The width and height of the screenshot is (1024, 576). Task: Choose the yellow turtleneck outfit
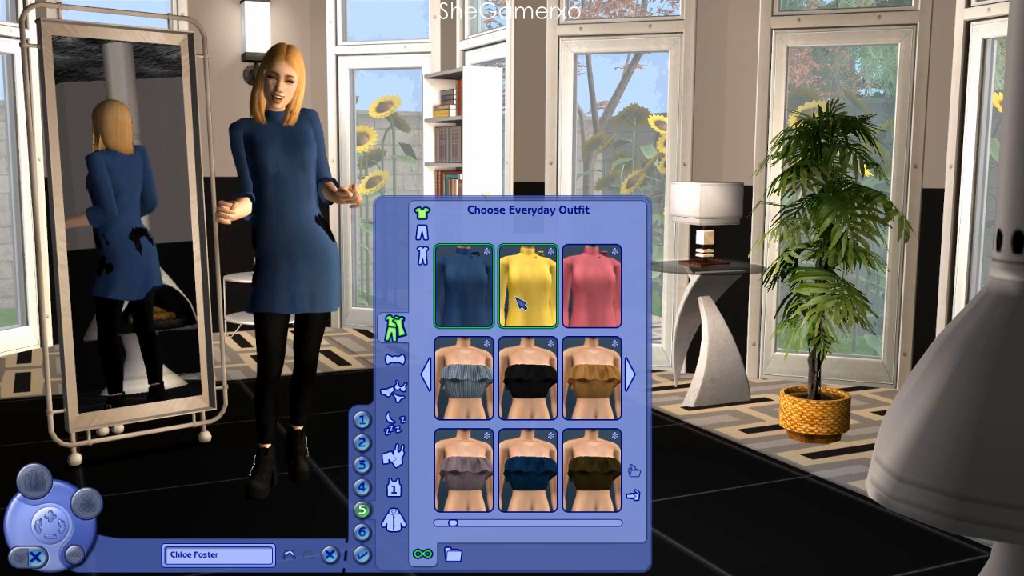pyautogui.click(x=528, y=286)
